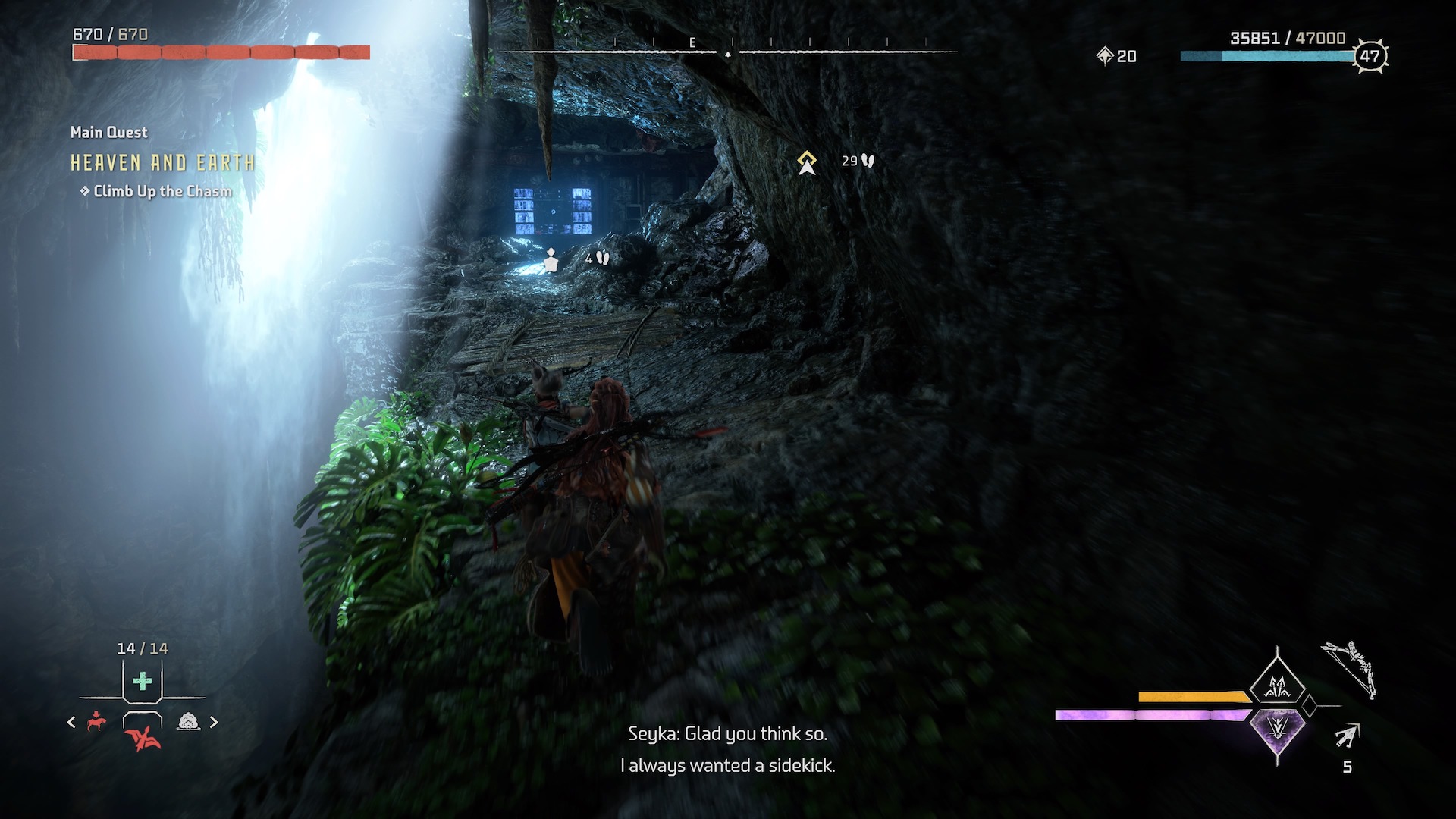Select the arrow ammo type icon

1348,736
